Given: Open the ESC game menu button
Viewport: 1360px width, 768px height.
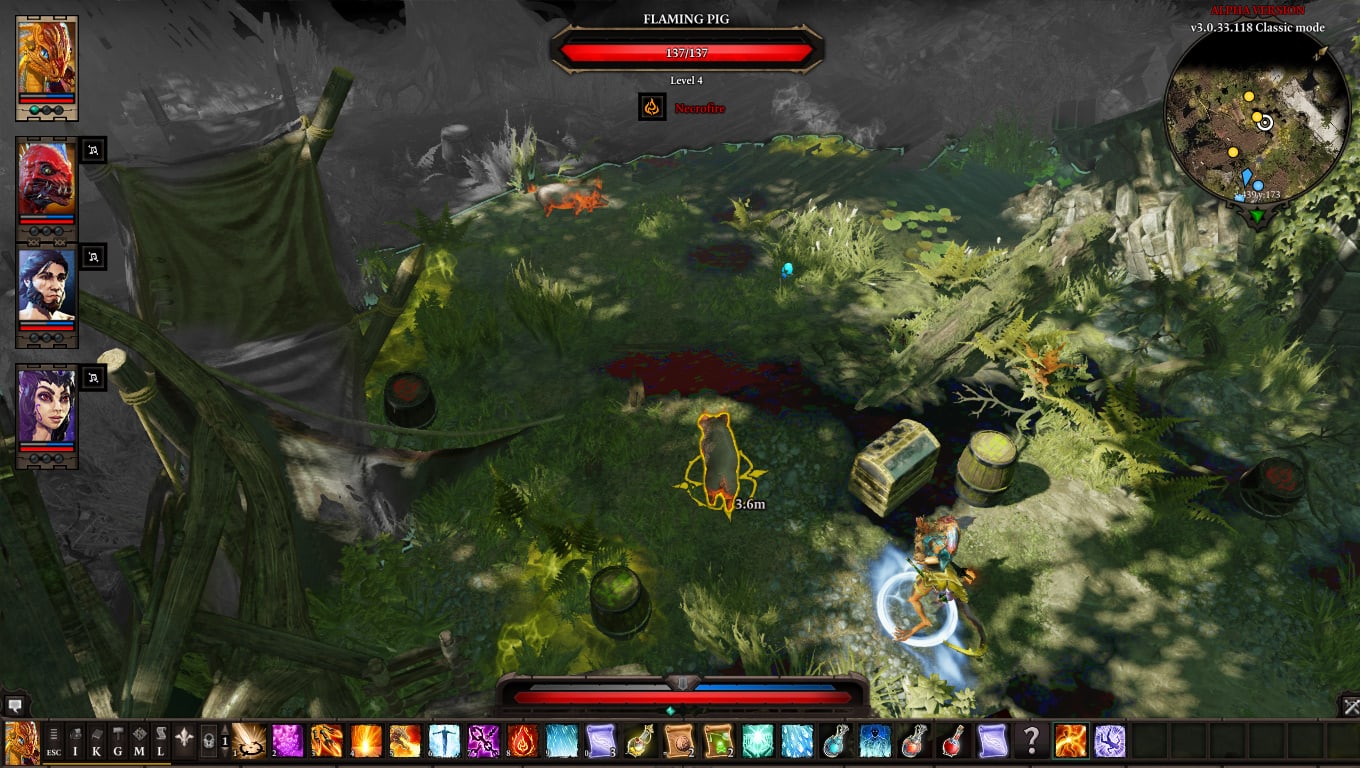Looking at the screenshot, I should tap(53, 741).
